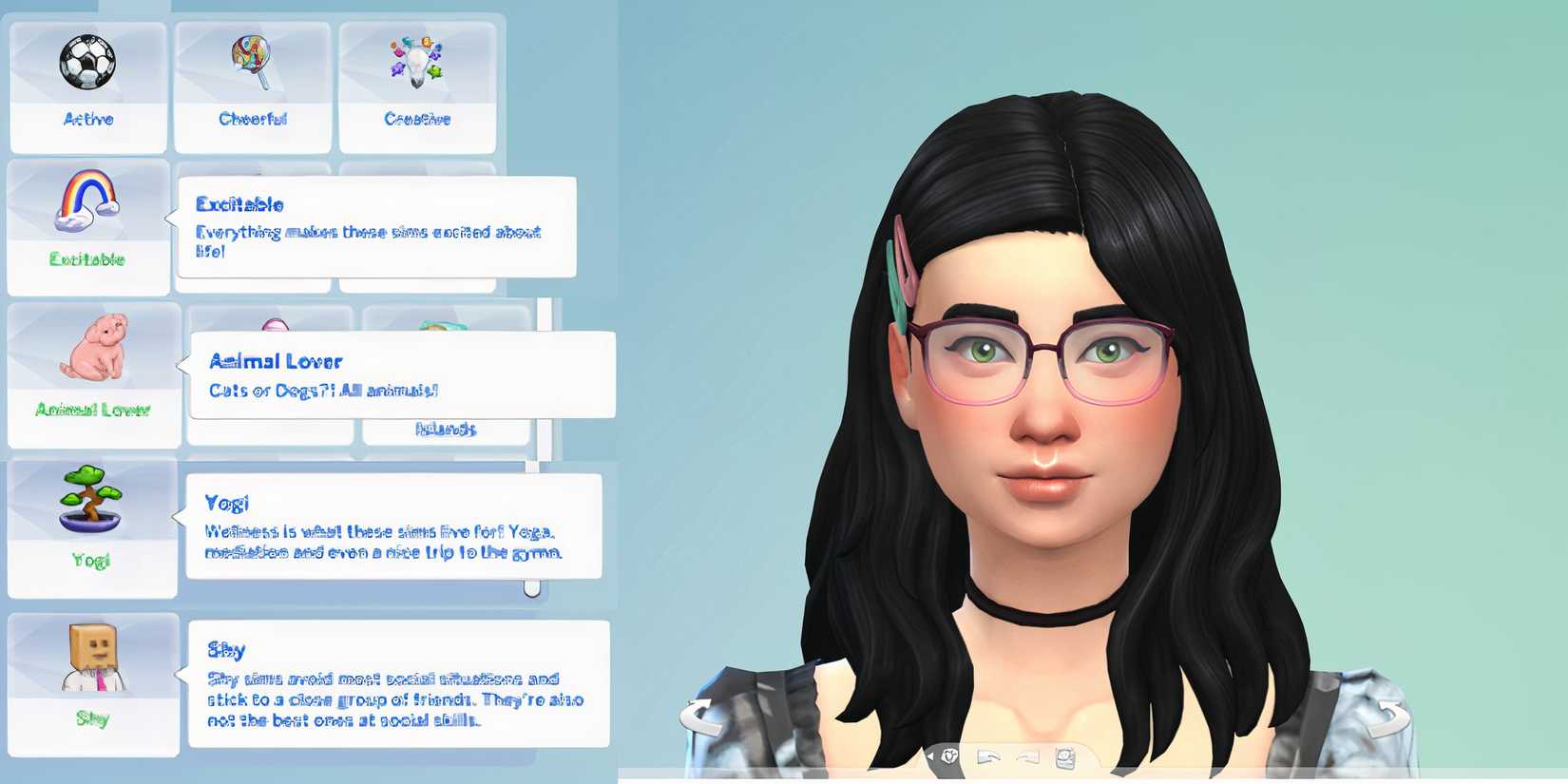1568x784 pixels.
Task: Collapse the toolbar with the left arrow
Action: 930,755
